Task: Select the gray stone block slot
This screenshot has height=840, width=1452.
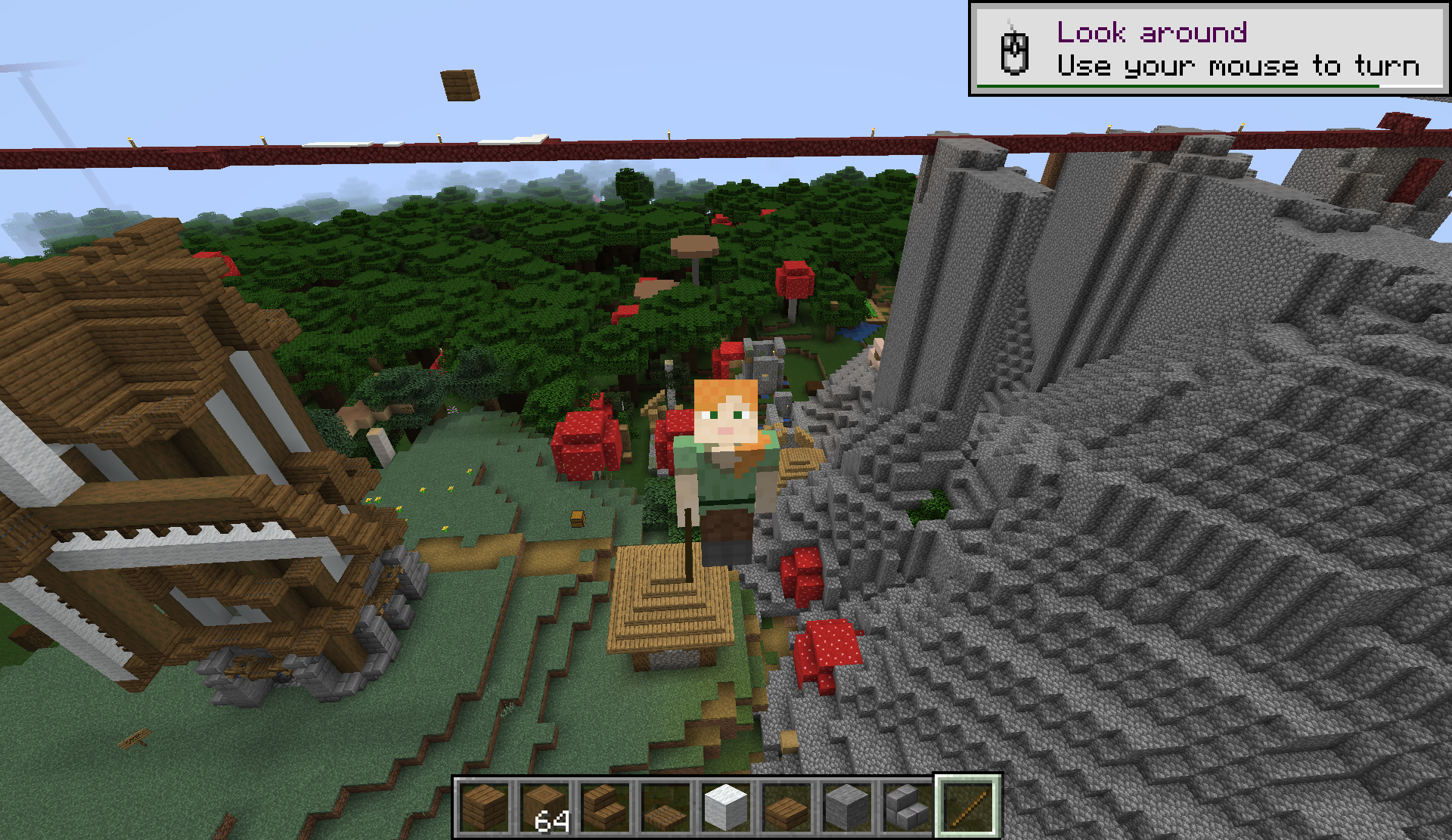Action: tap(848, 806)
